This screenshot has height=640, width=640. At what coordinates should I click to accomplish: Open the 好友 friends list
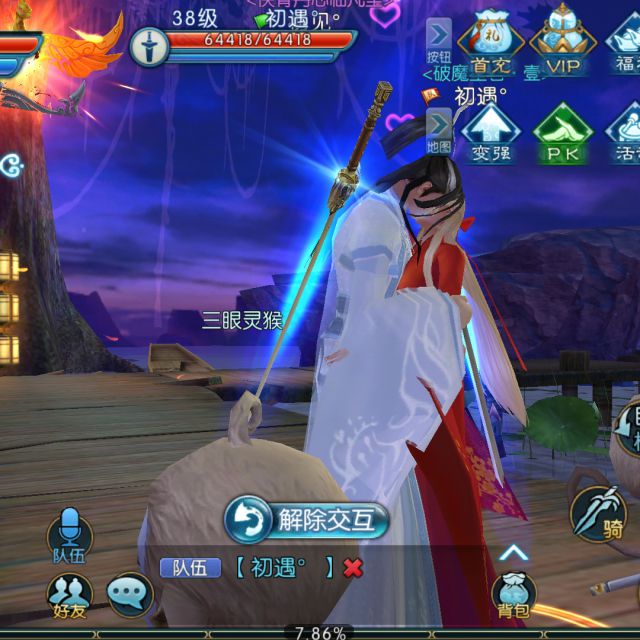pos(69,594)
